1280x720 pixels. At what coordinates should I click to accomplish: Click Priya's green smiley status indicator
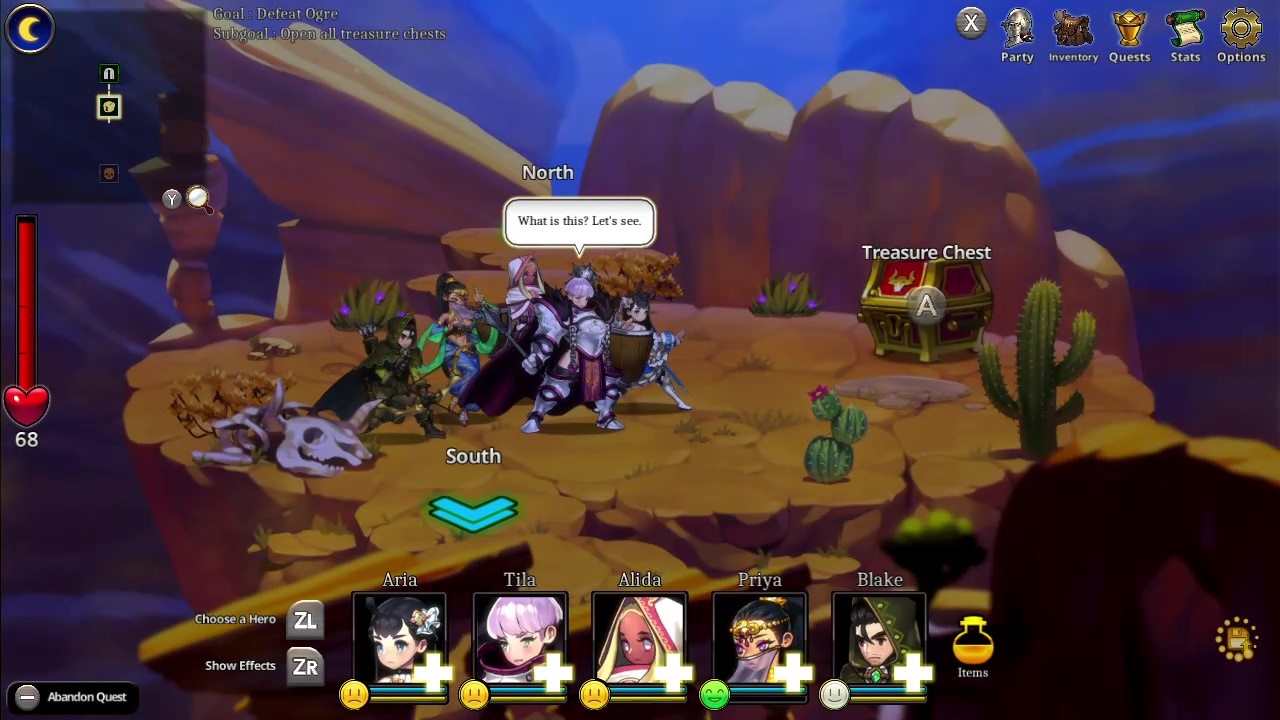tap(713, 694)
